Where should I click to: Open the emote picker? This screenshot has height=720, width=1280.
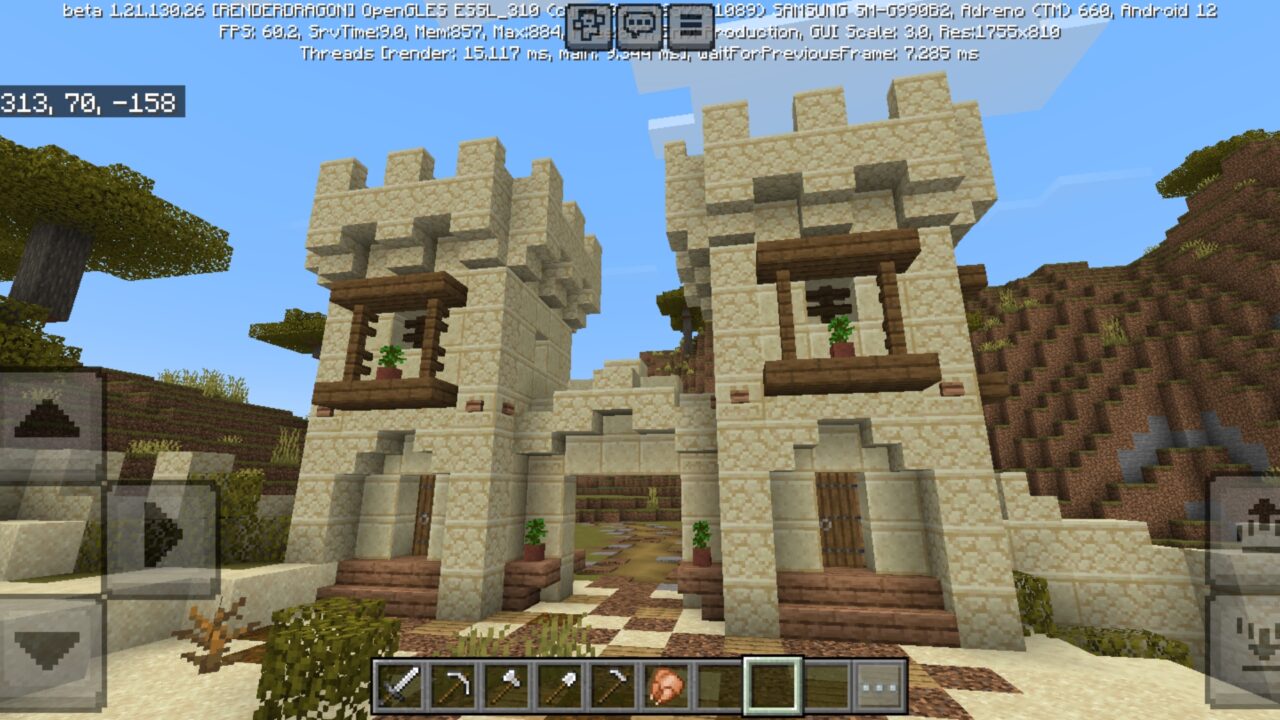588,24
